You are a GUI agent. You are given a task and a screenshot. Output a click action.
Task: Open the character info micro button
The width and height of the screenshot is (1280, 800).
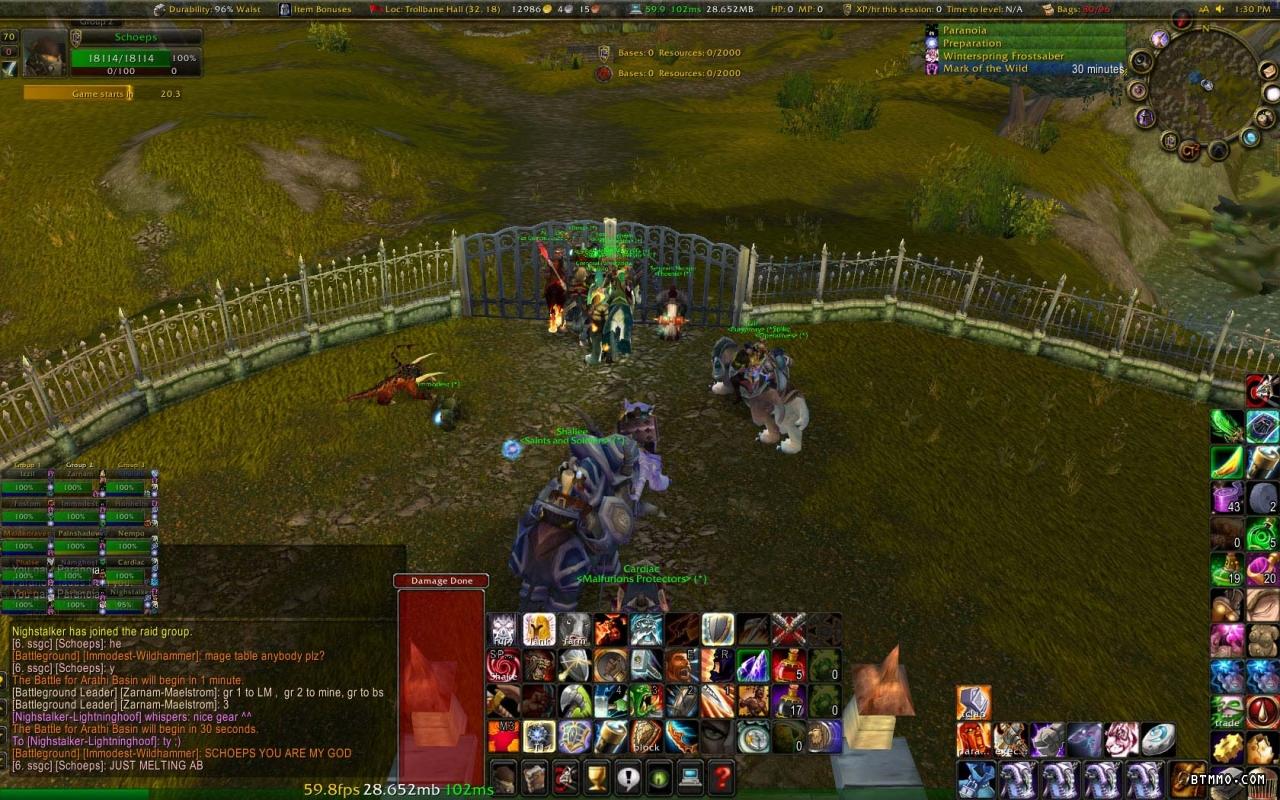pos(503,776)
